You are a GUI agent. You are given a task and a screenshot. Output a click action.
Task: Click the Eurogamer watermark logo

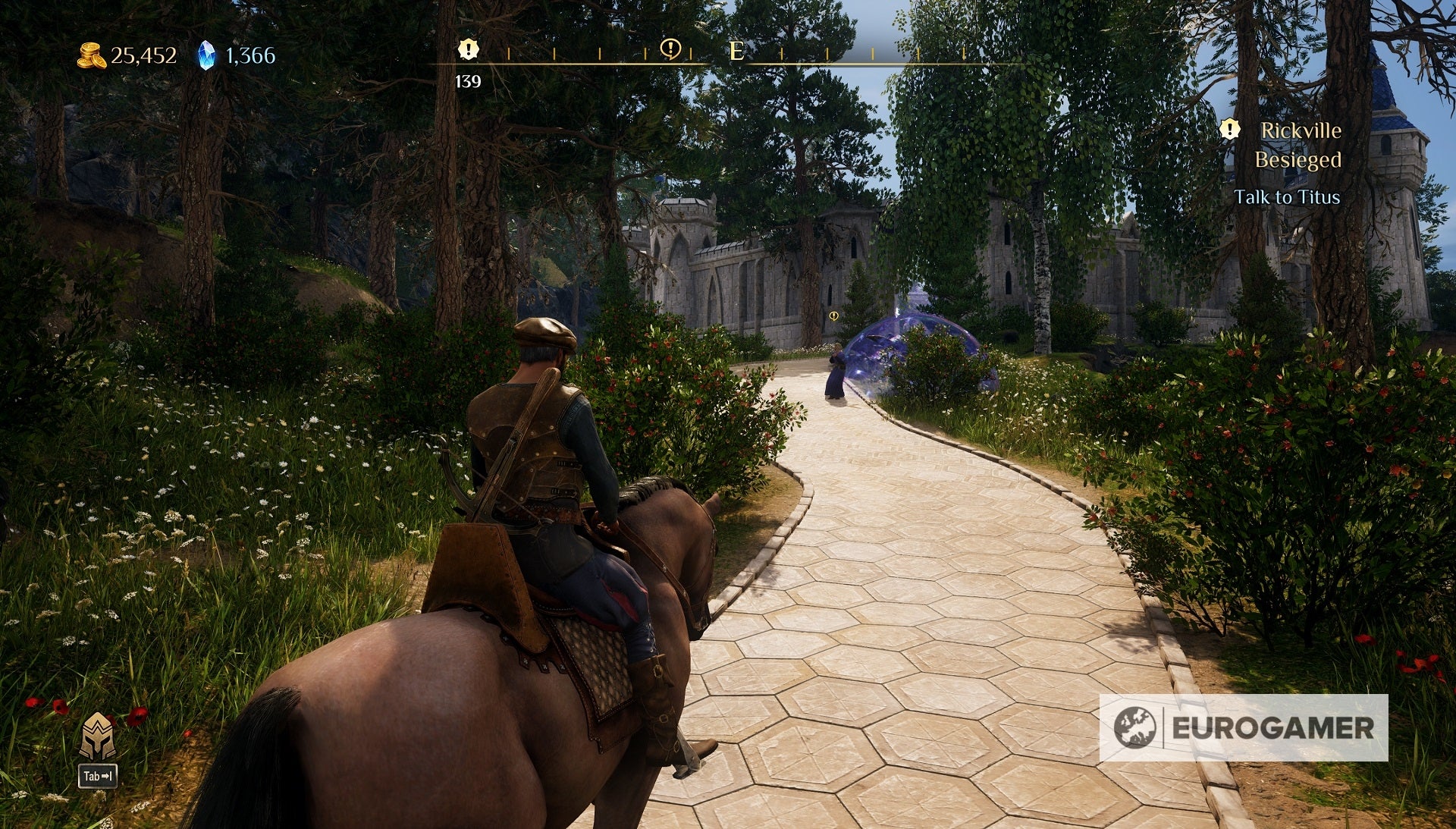click(1243, 727)
